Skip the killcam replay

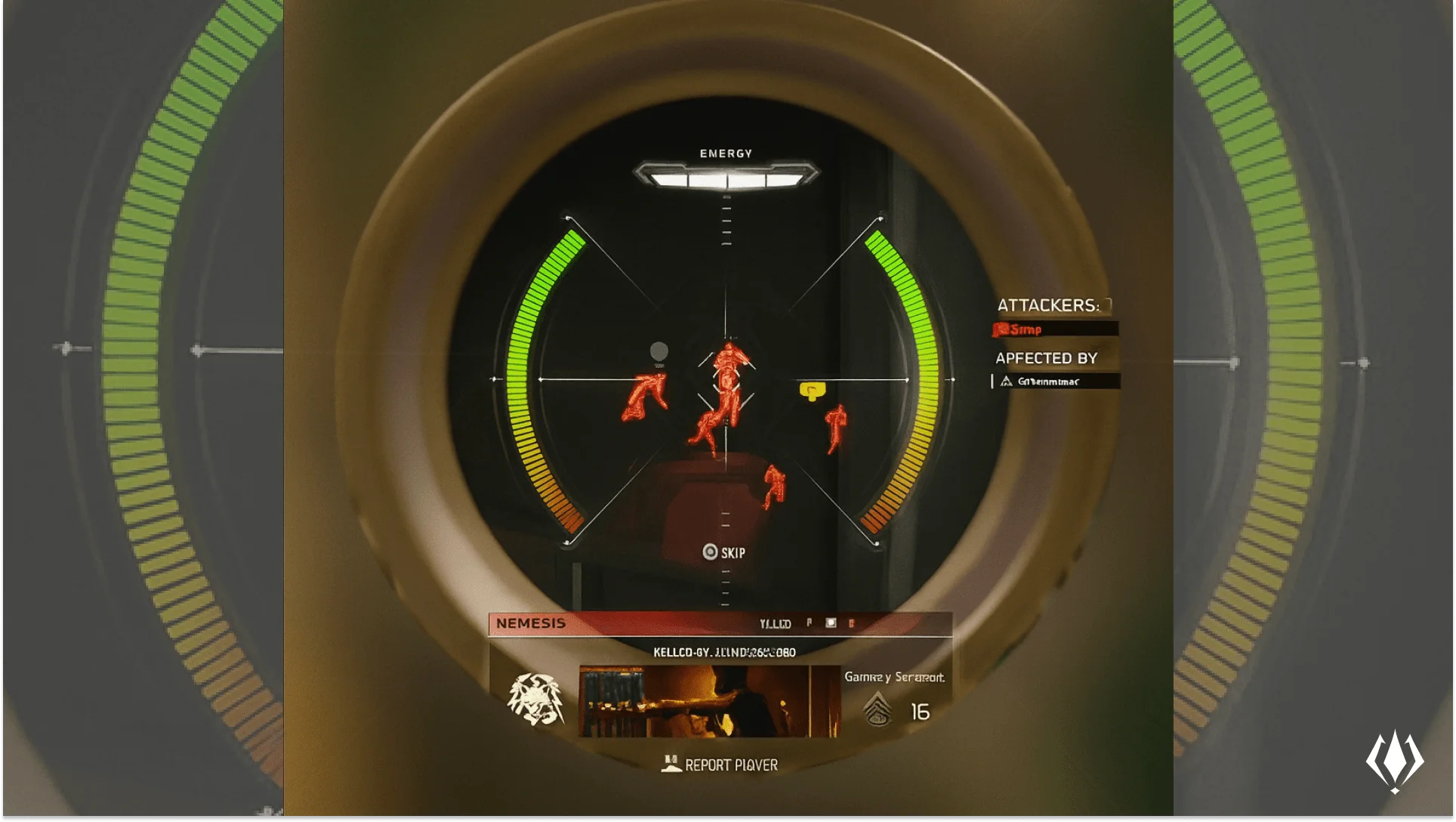click(x=723, y=552)
